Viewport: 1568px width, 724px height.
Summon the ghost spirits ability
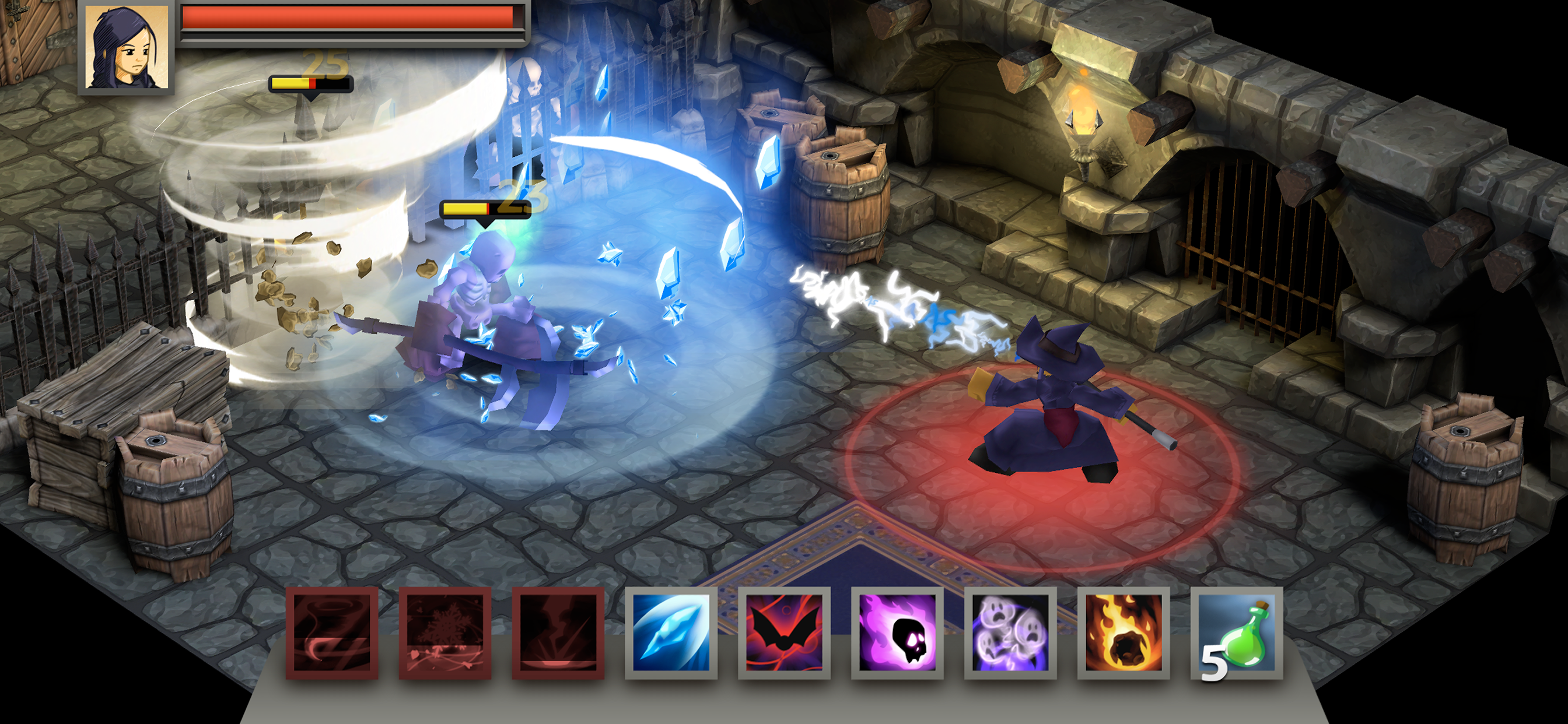pyautogui.click(x=1010, y=632)
